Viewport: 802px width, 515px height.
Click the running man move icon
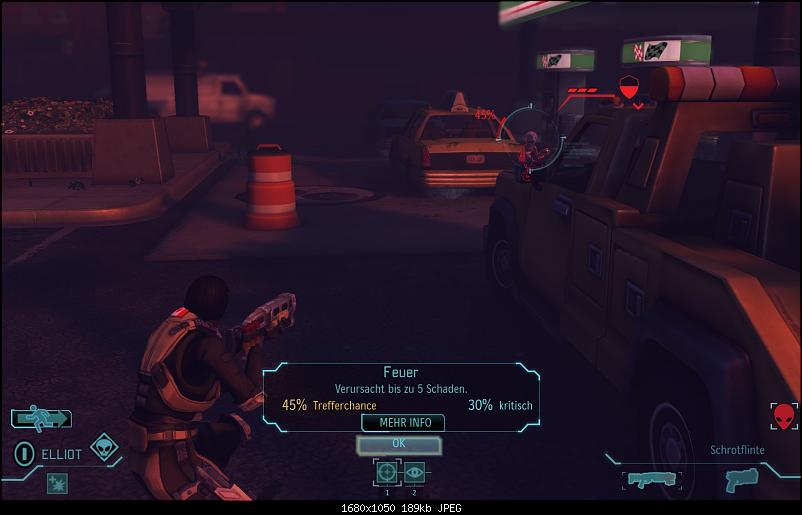(41, 418)
